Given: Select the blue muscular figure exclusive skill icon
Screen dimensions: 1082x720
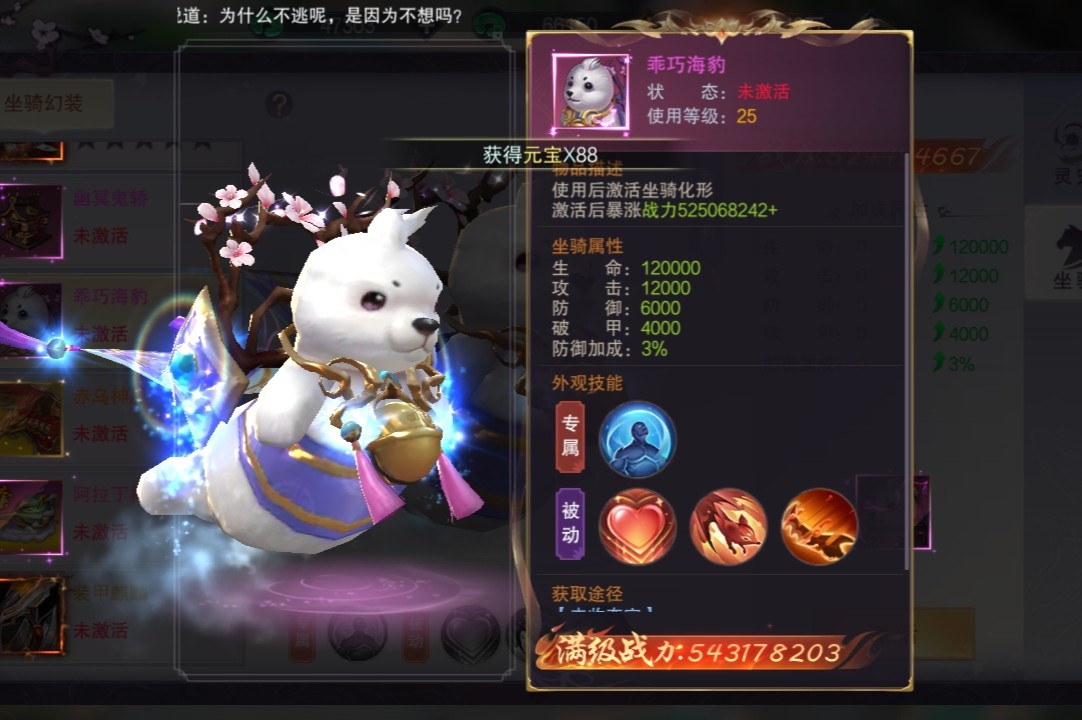Looking at the screenshot, I should click(x=637, y=440).
